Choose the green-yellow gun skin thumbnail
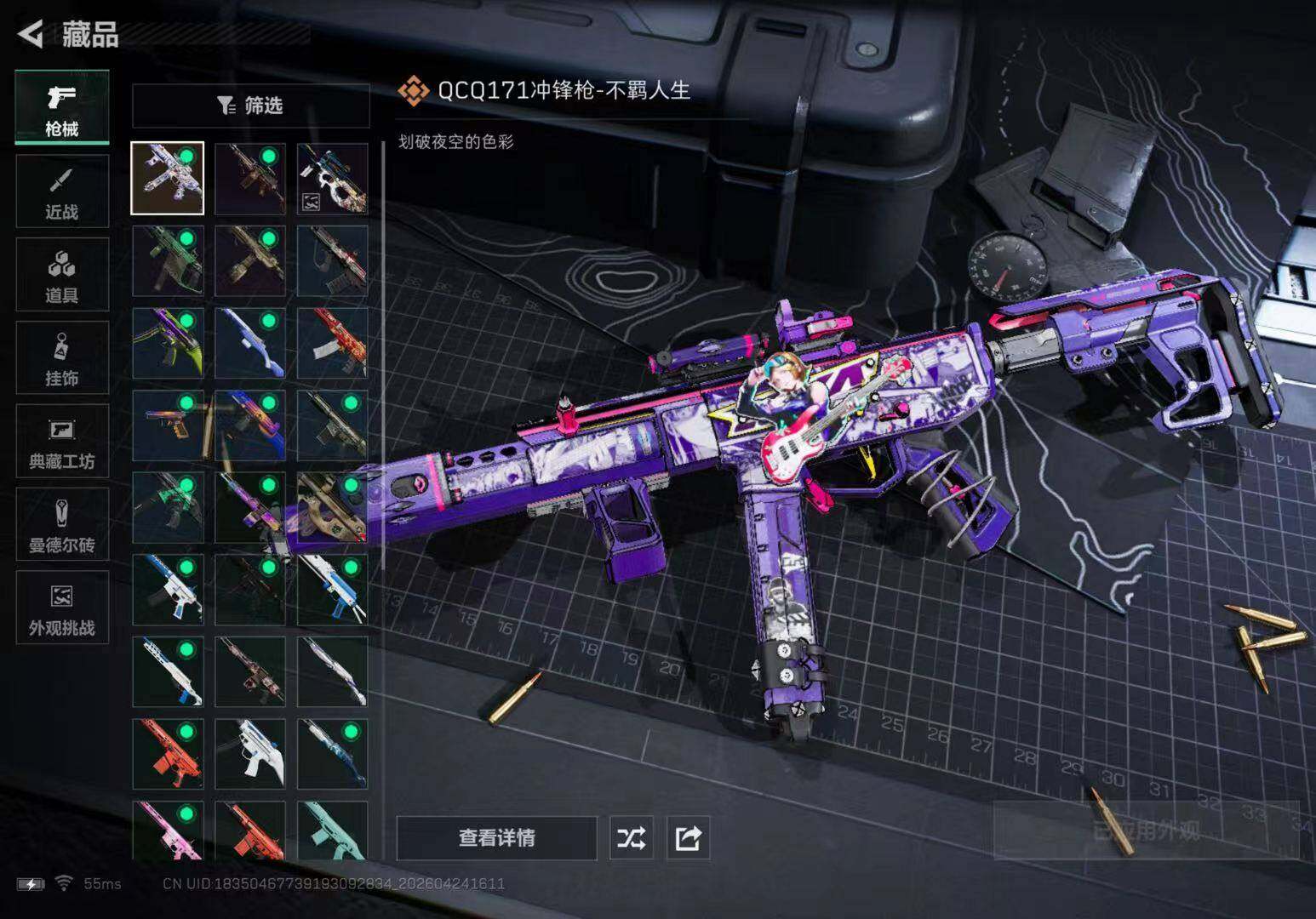The height and width of the screenshot is (919, 1316). (x=168, y=343)
